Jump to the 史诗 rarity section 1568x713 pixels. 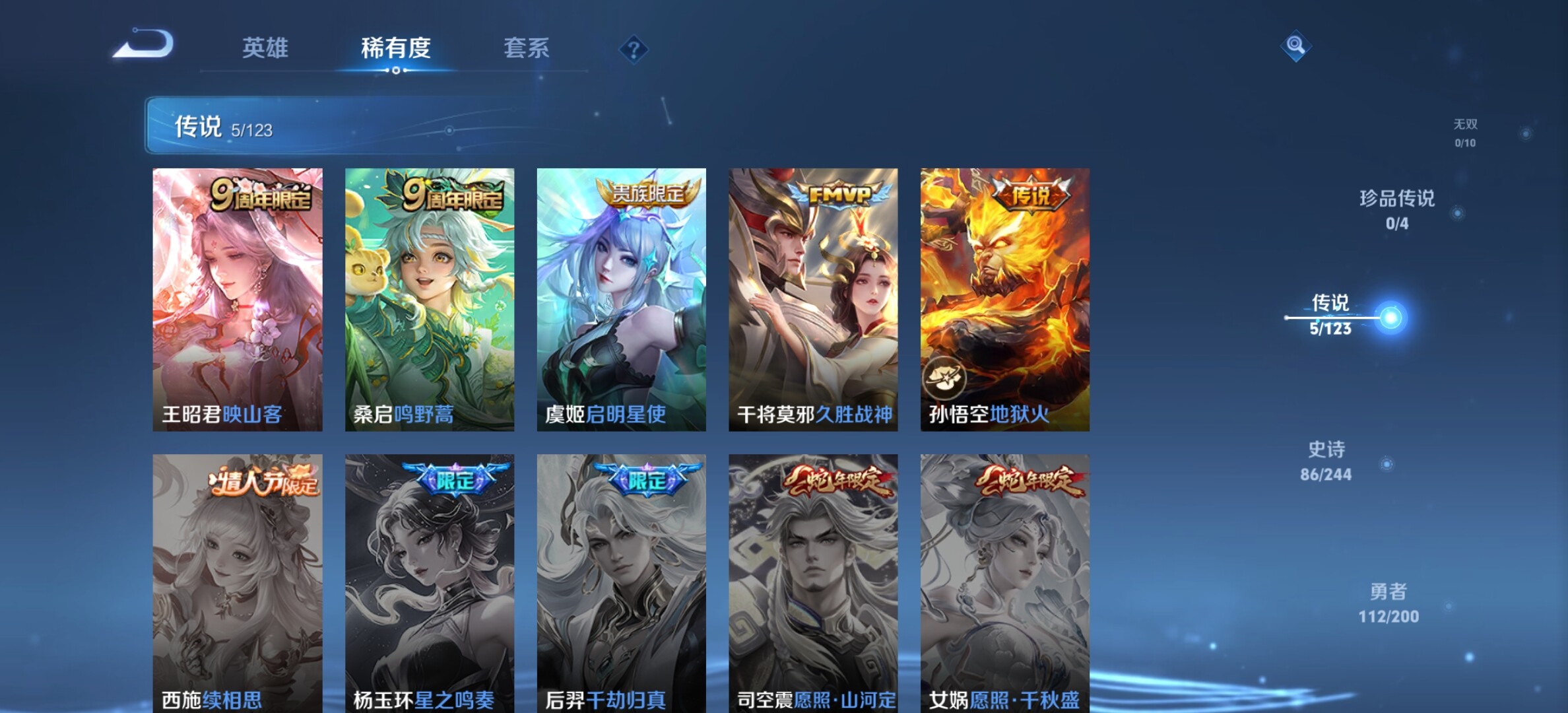point(1326,461)
